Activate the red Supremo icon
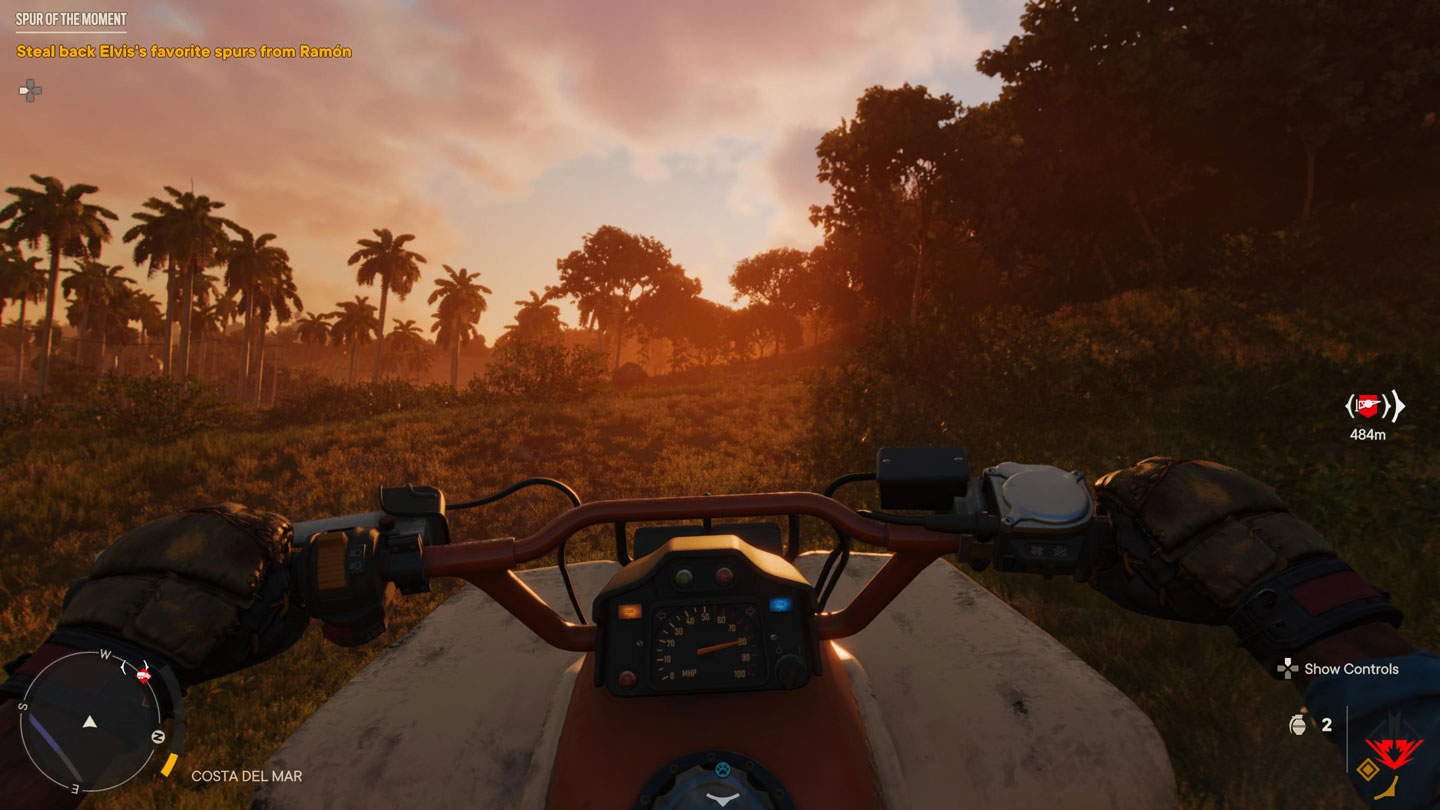This screenshot has height=810, width=1440. tap(1393, 748)
